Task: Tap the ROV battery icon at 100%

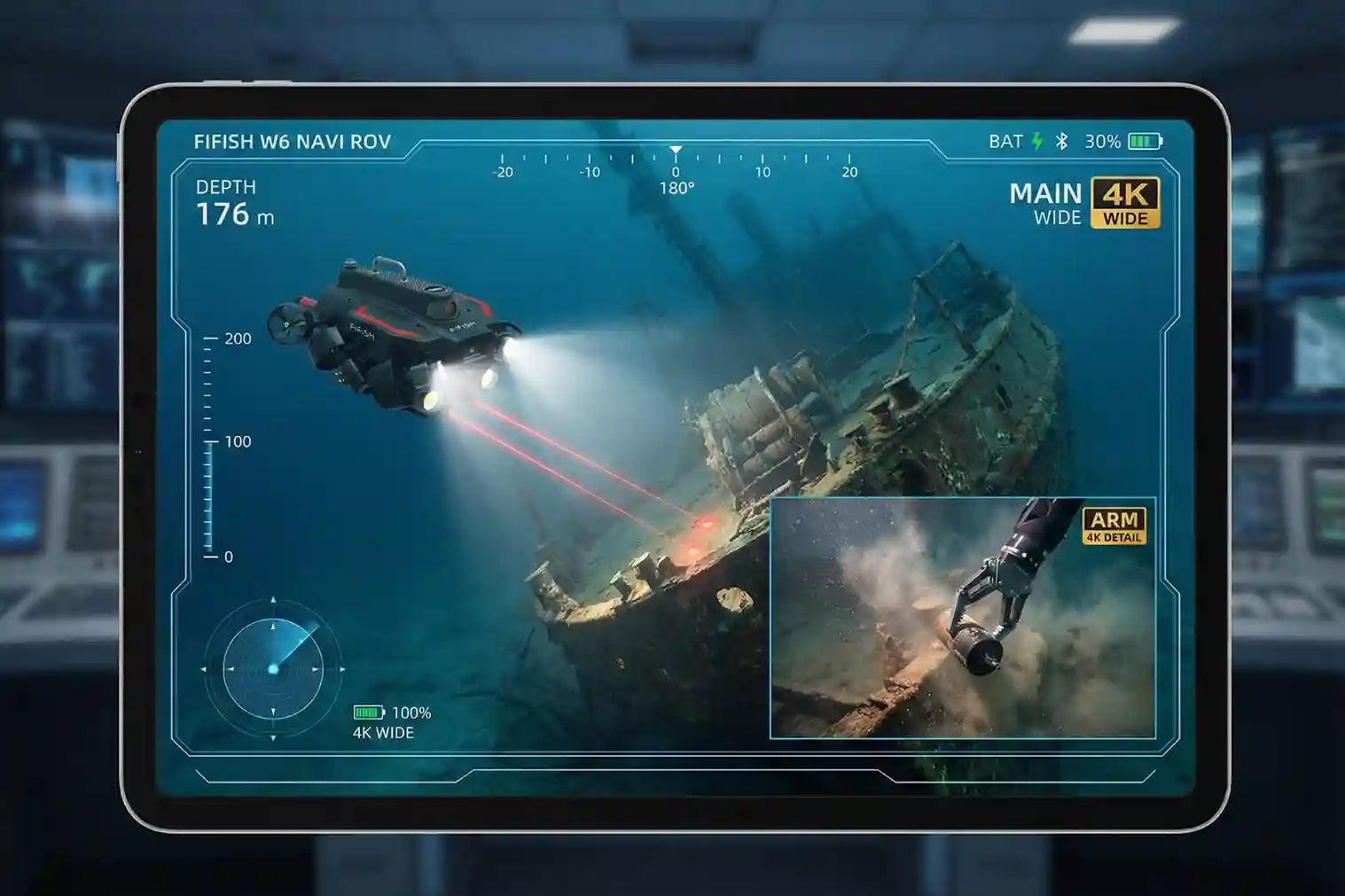Action: click(366, 711)
